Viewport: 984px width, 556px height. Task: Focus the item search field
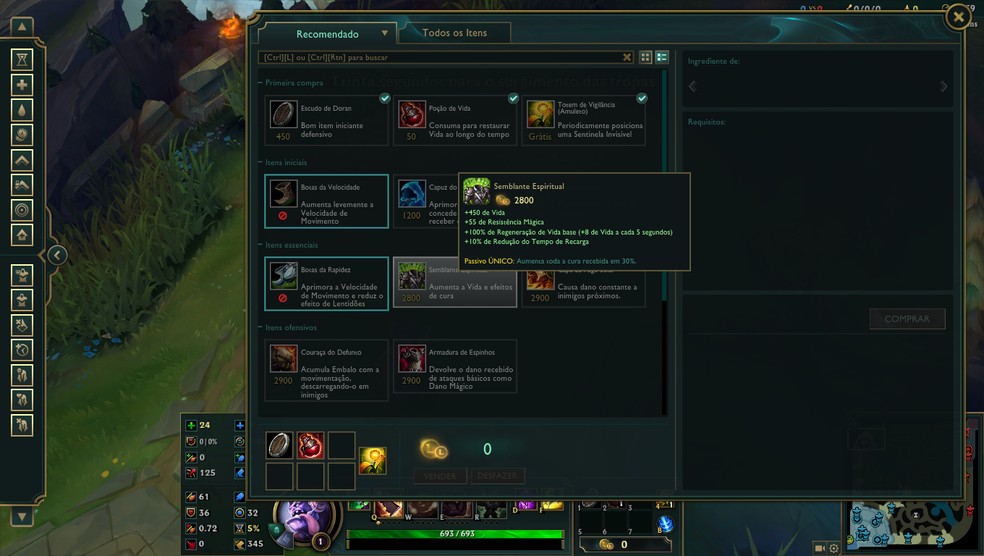pyautogui.click(x=440, y=58)
